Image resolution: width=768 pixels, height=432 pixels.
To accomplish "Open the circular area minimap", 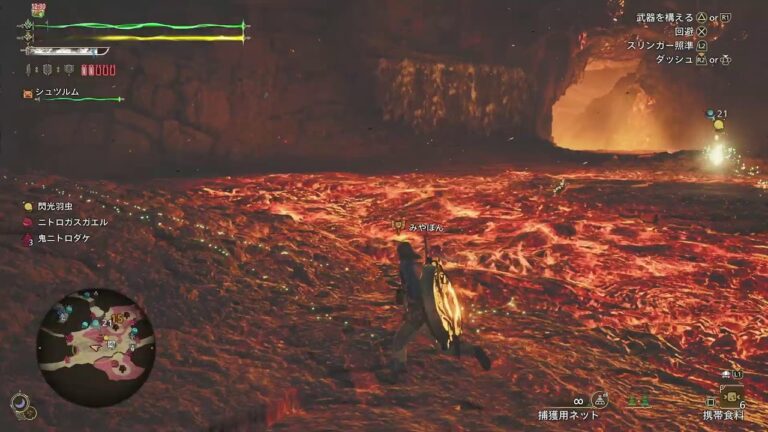I will [x=96, y=334].
